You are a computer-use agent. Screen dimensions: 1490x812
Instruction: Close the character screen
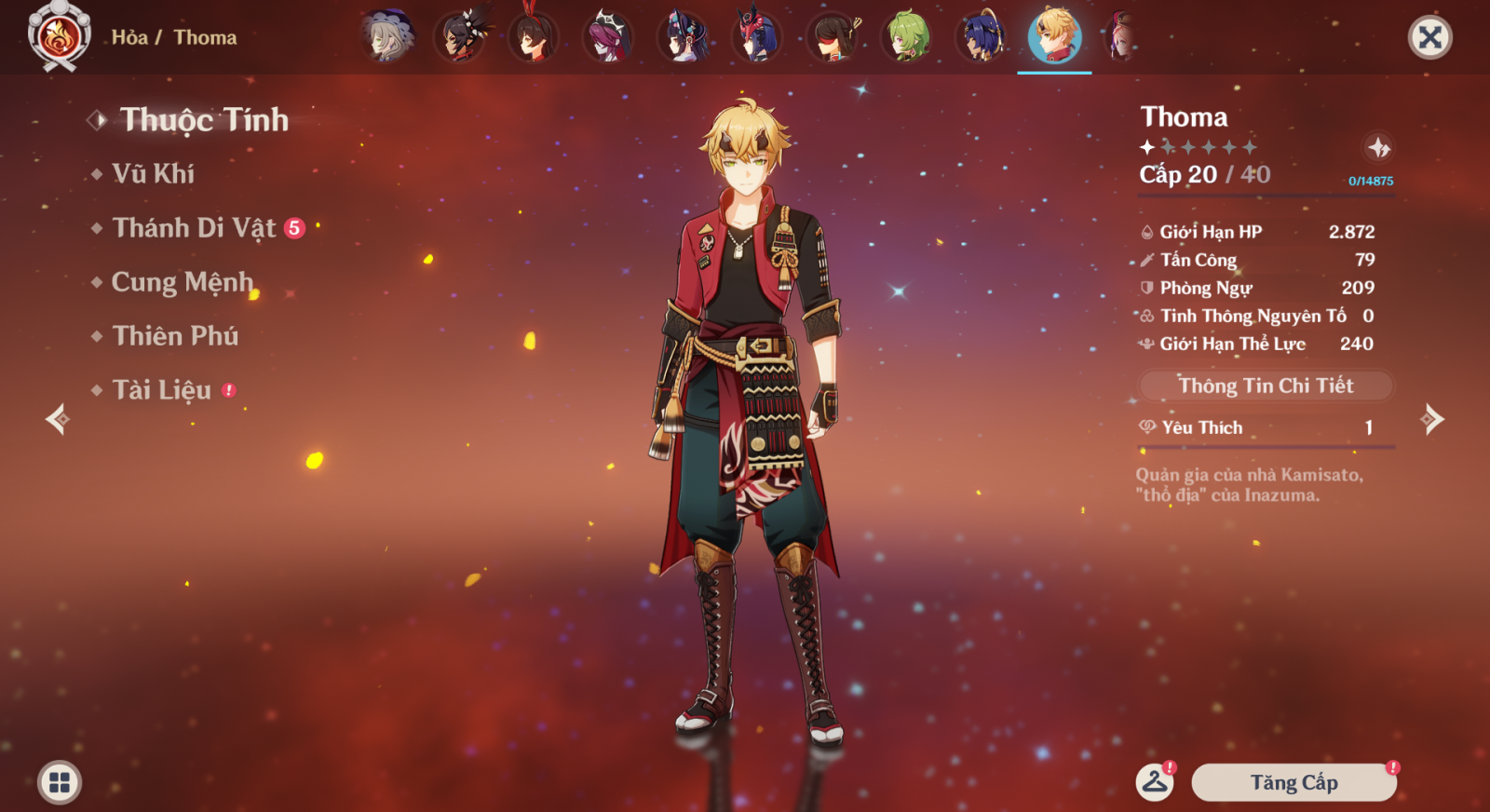(1429, 38)
